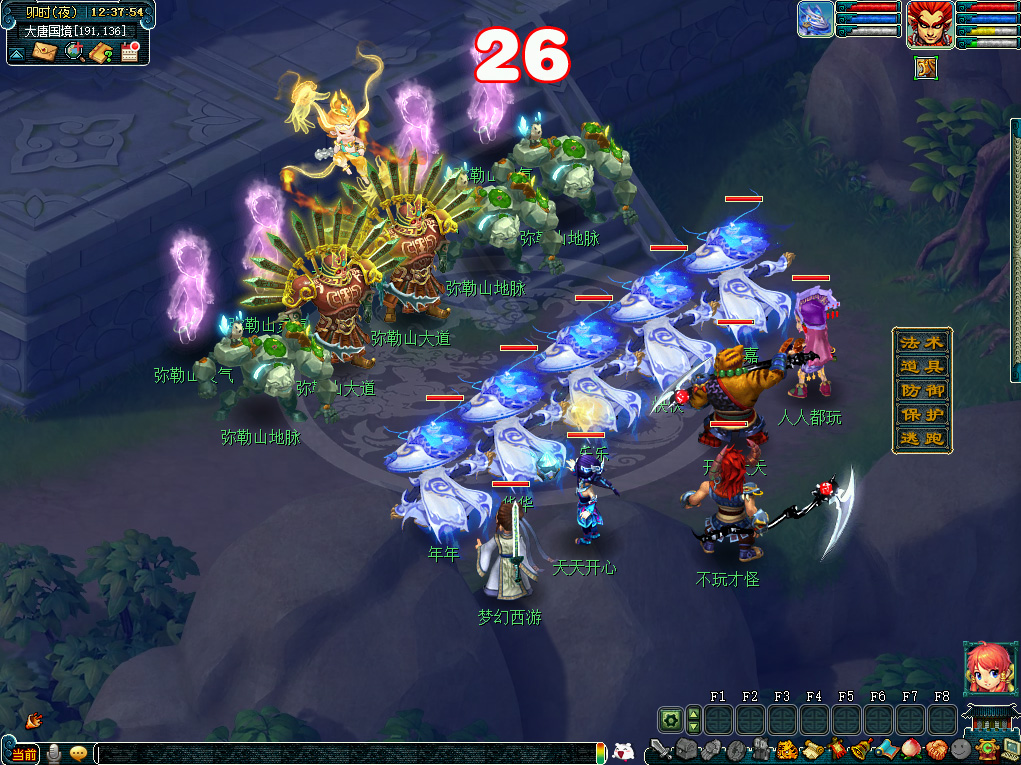Open the mail envelope icon

click(44, 52)
